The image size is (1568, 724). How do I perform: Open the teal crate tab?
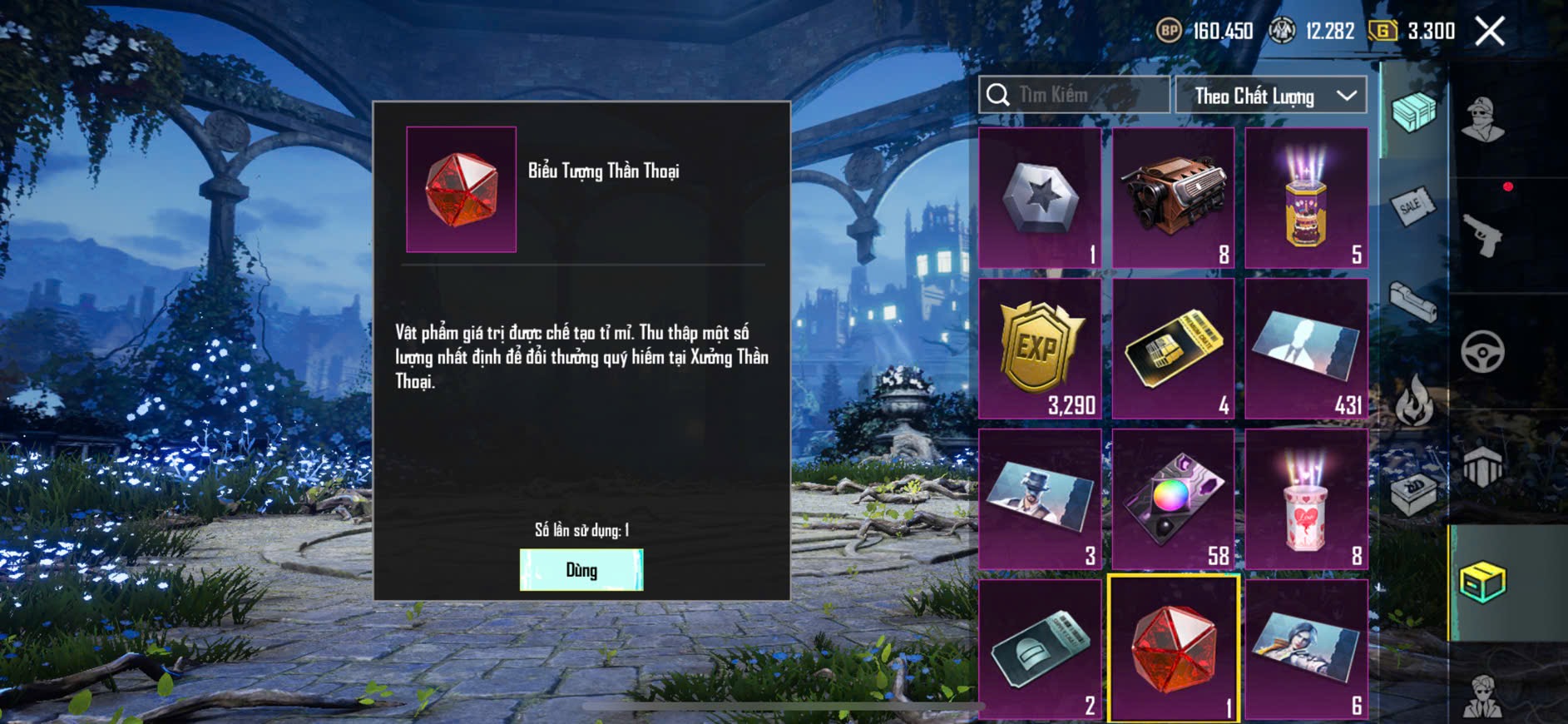coord(1413,112)
